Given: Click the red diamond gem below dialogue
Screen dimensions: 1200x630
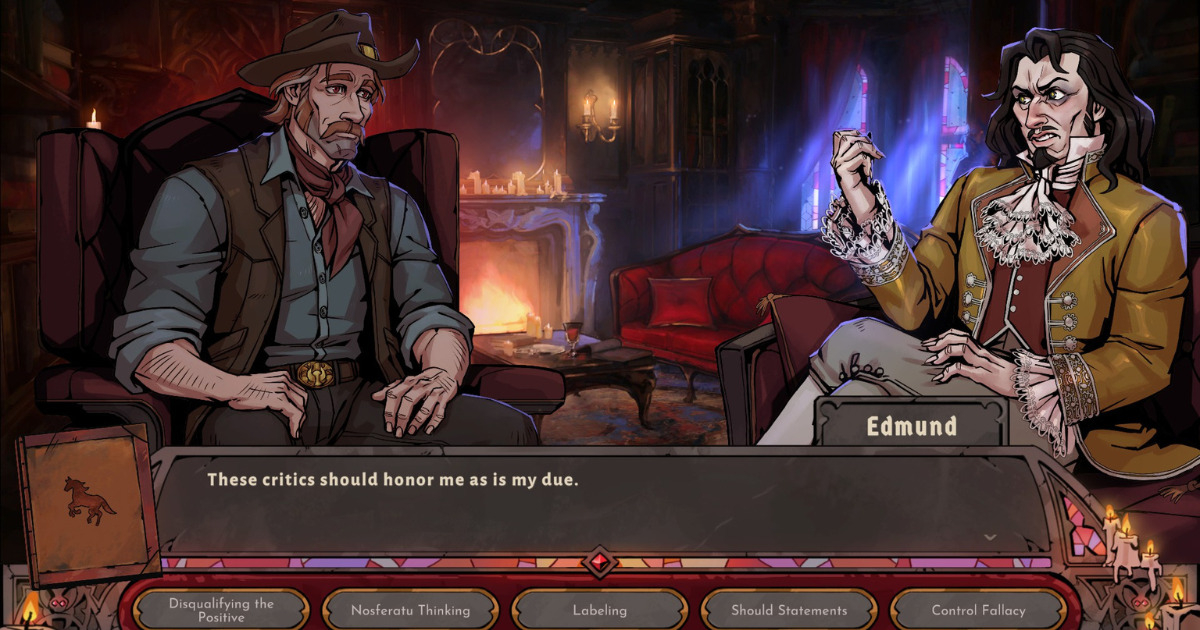Looking at the screenshot, I should (600, 561).
